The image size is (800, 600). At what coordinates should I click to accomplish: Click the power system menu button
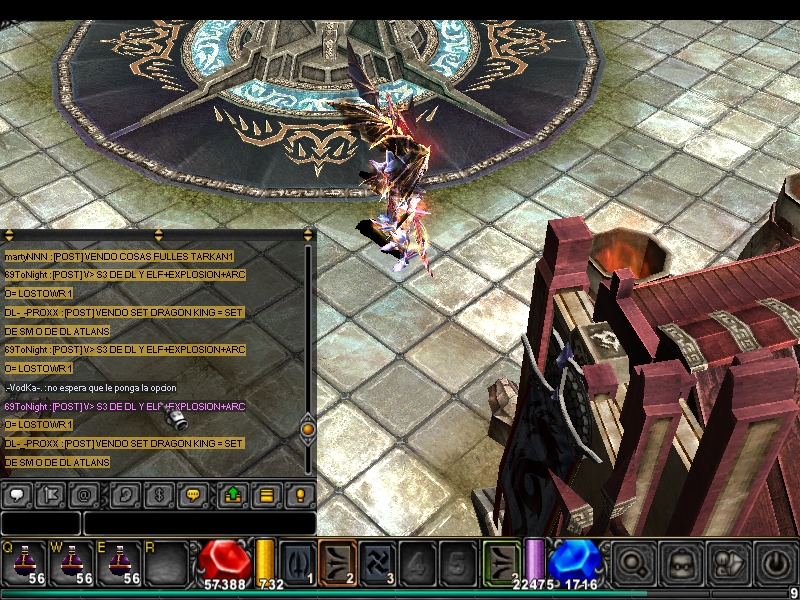coord(776,562)
